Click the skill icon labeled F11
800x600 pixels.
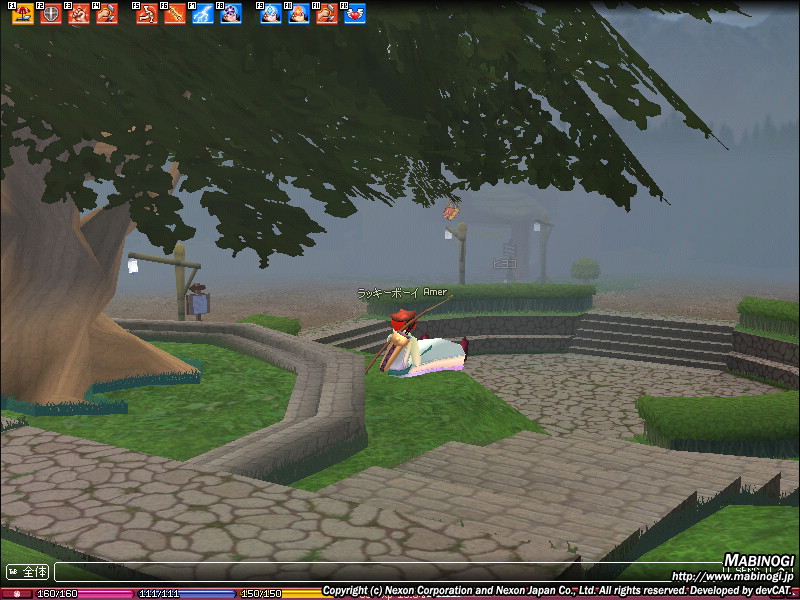tap(327, 14)
